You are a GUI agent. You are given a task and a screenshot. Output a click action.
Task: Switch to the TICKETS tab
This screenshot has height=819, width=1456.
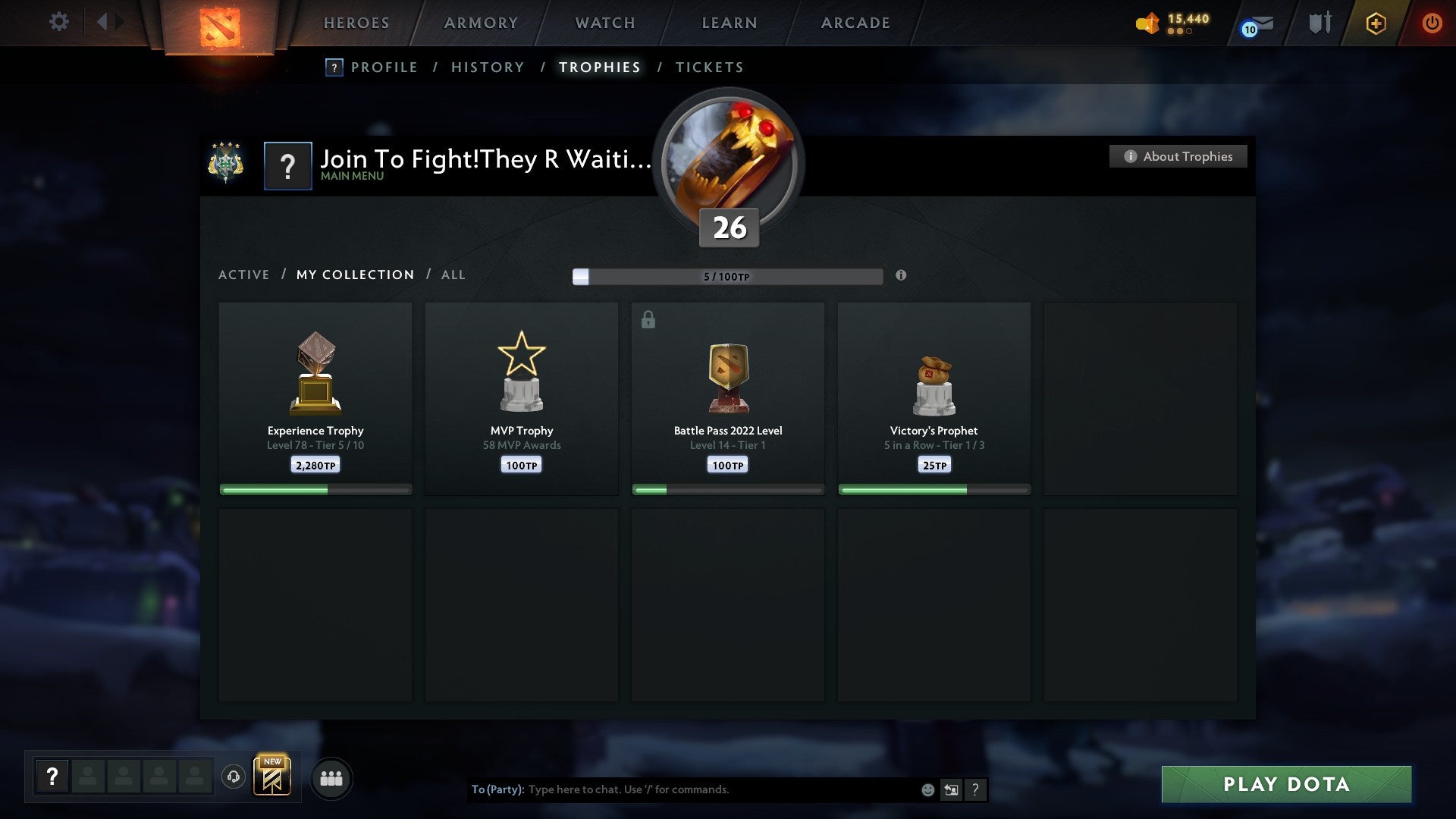click(x=709, y=67)
